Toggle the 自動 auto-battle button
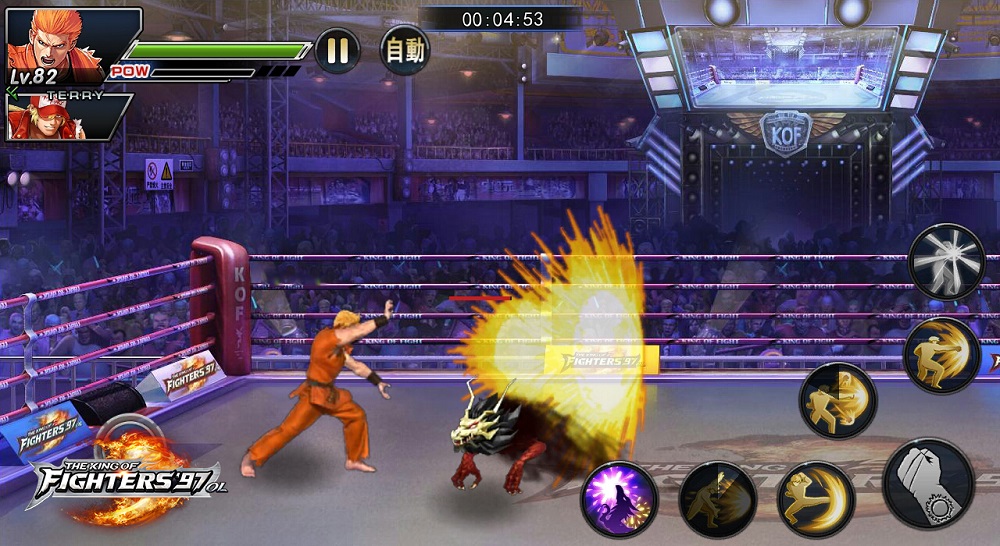Viewport: 1000px width, 546px height. (405, 50)
